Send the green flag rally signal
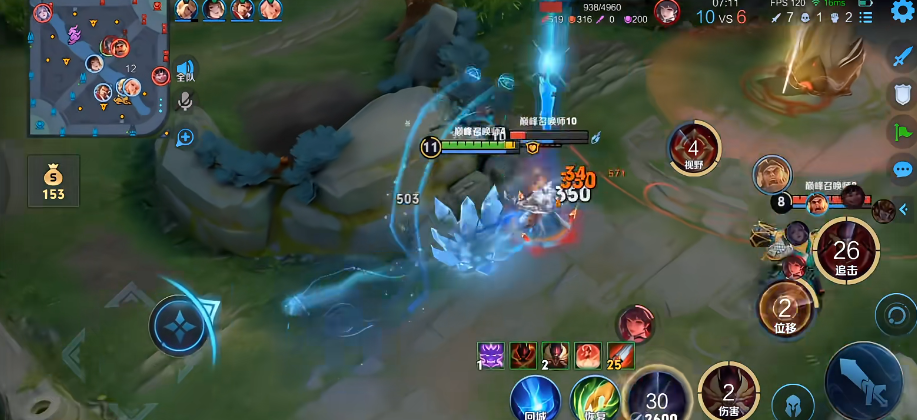Image resolution: width=917 pixels, height=420 pixels. click(902, 132)
